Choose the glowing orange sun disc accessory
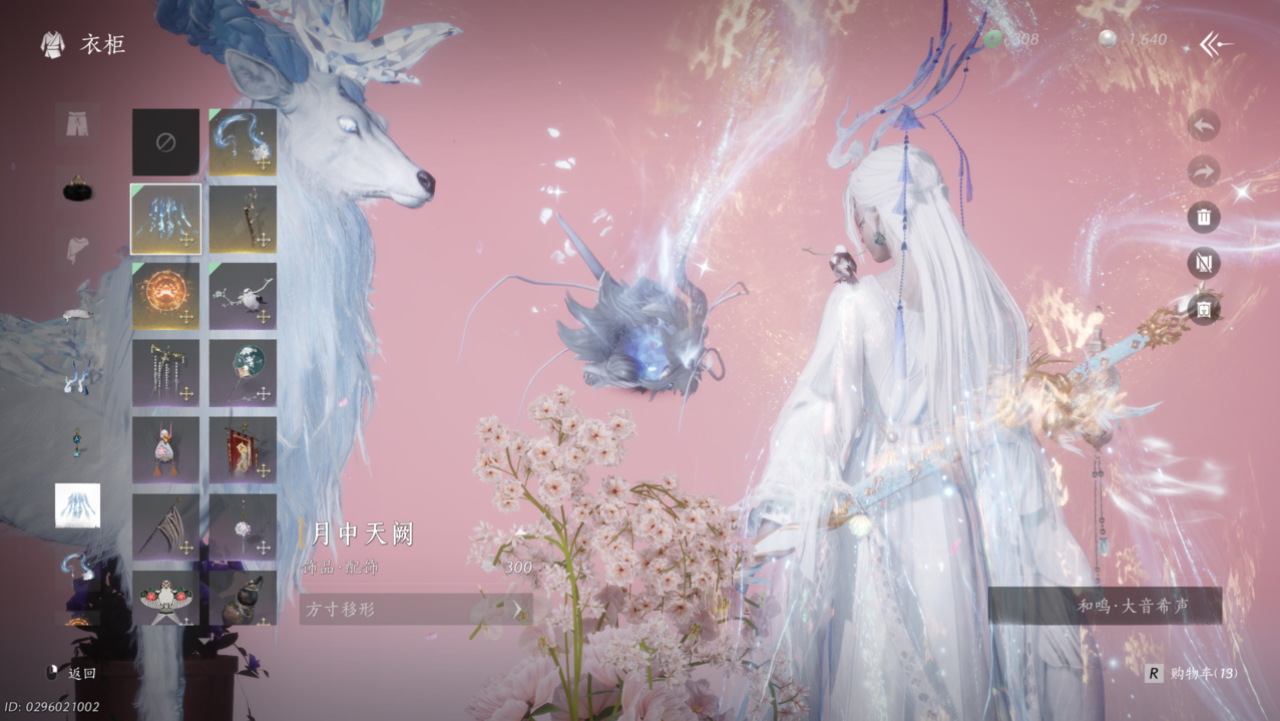The height and width of the screenshot is (721, 1280). point(166,296)
